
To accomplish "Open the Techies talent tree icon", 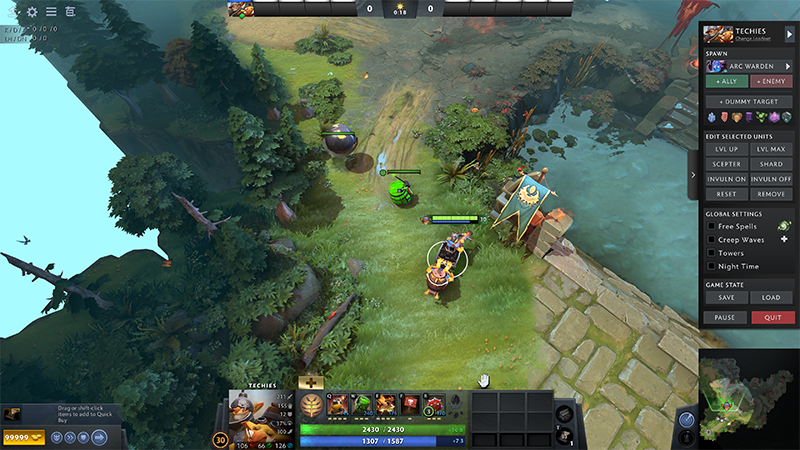I will (311, 403).
